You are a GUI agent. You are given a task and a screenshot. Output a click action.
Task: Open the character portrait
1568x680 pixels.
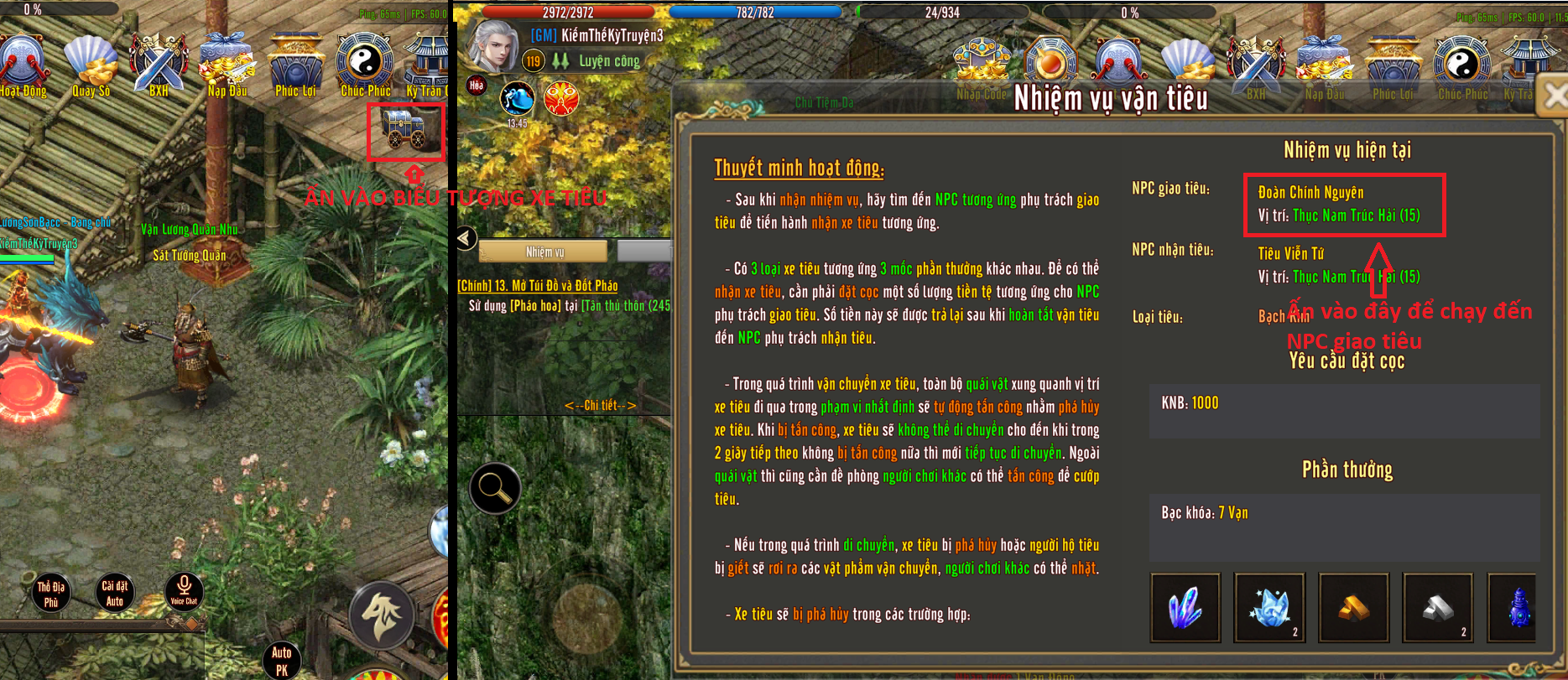tap(492, 45)
